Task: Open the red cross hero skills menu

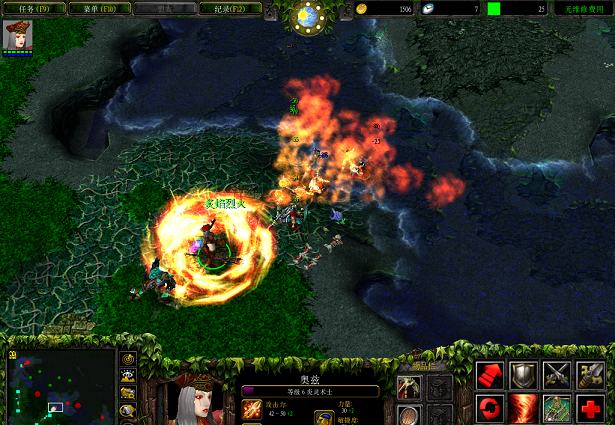Action: coord(590,408)
